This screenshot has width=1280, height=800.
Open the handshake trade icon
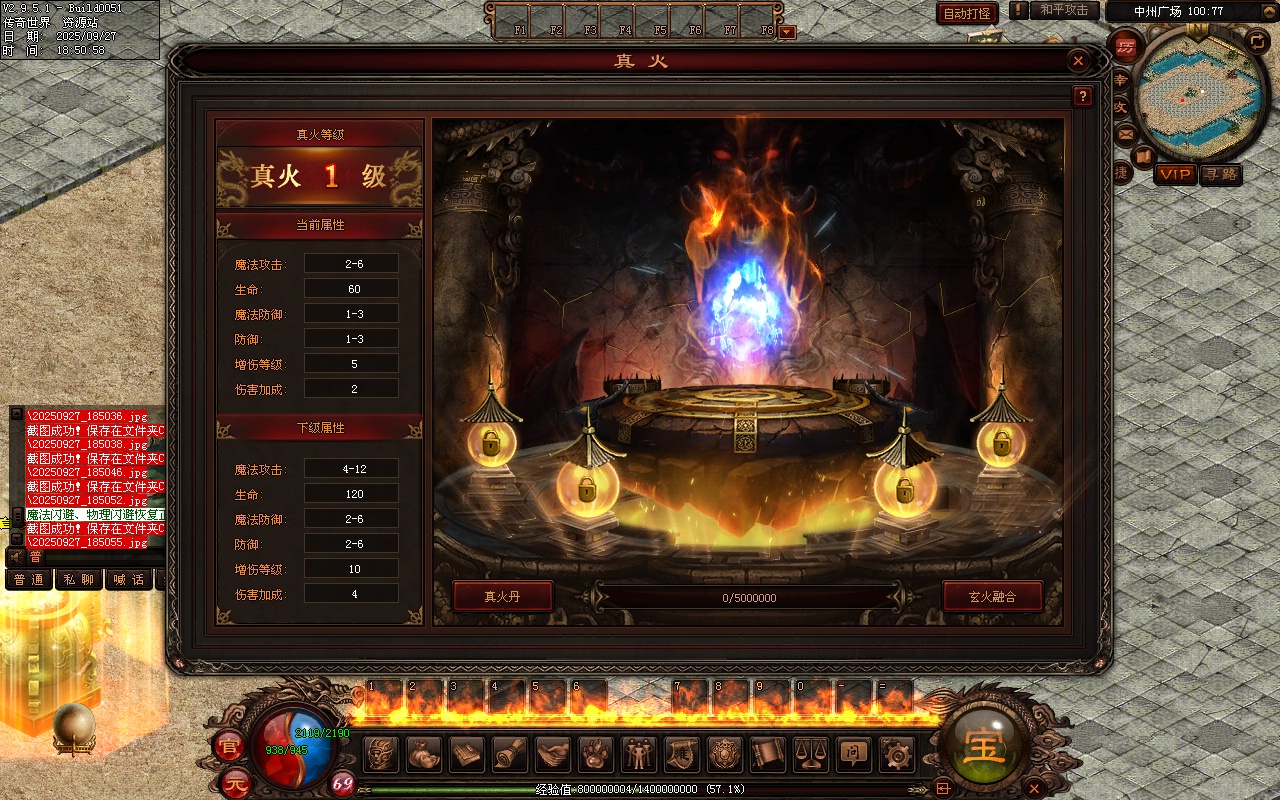coord(553,753)
